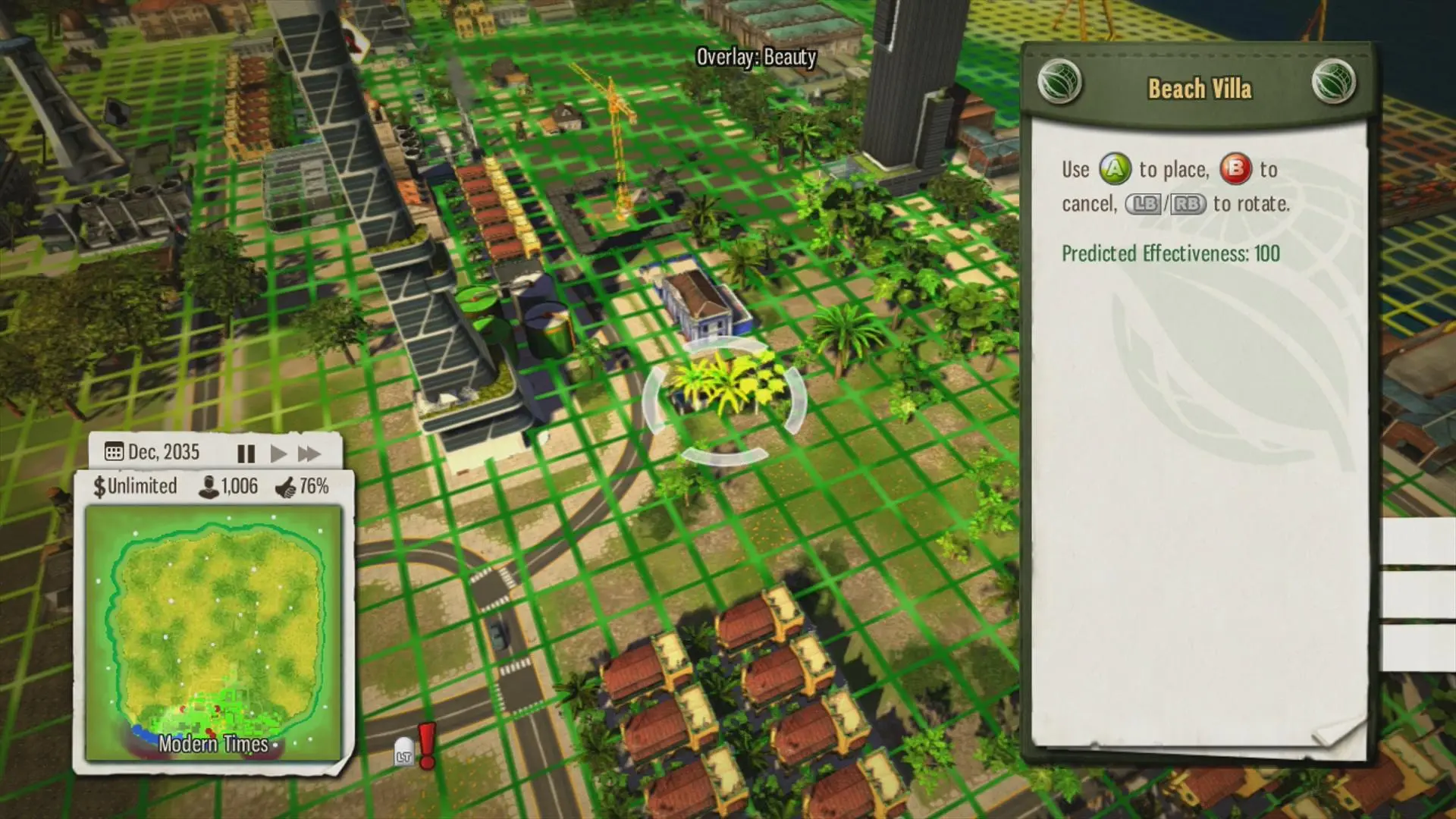Activate fast-forward speed

pyautogui.click(x=309, y=453)
